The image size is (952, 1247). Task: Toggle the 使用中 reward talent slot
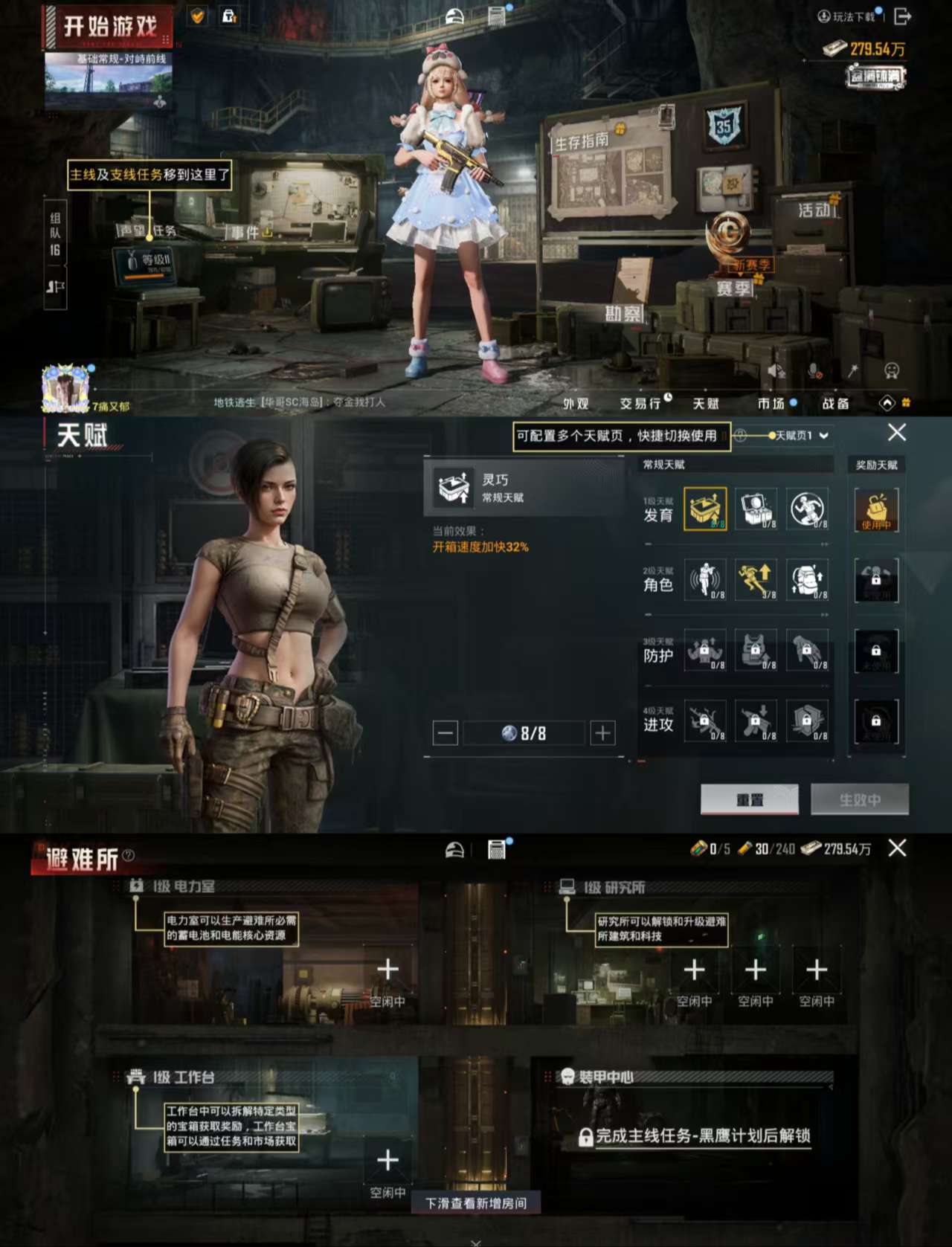point(877,510)
